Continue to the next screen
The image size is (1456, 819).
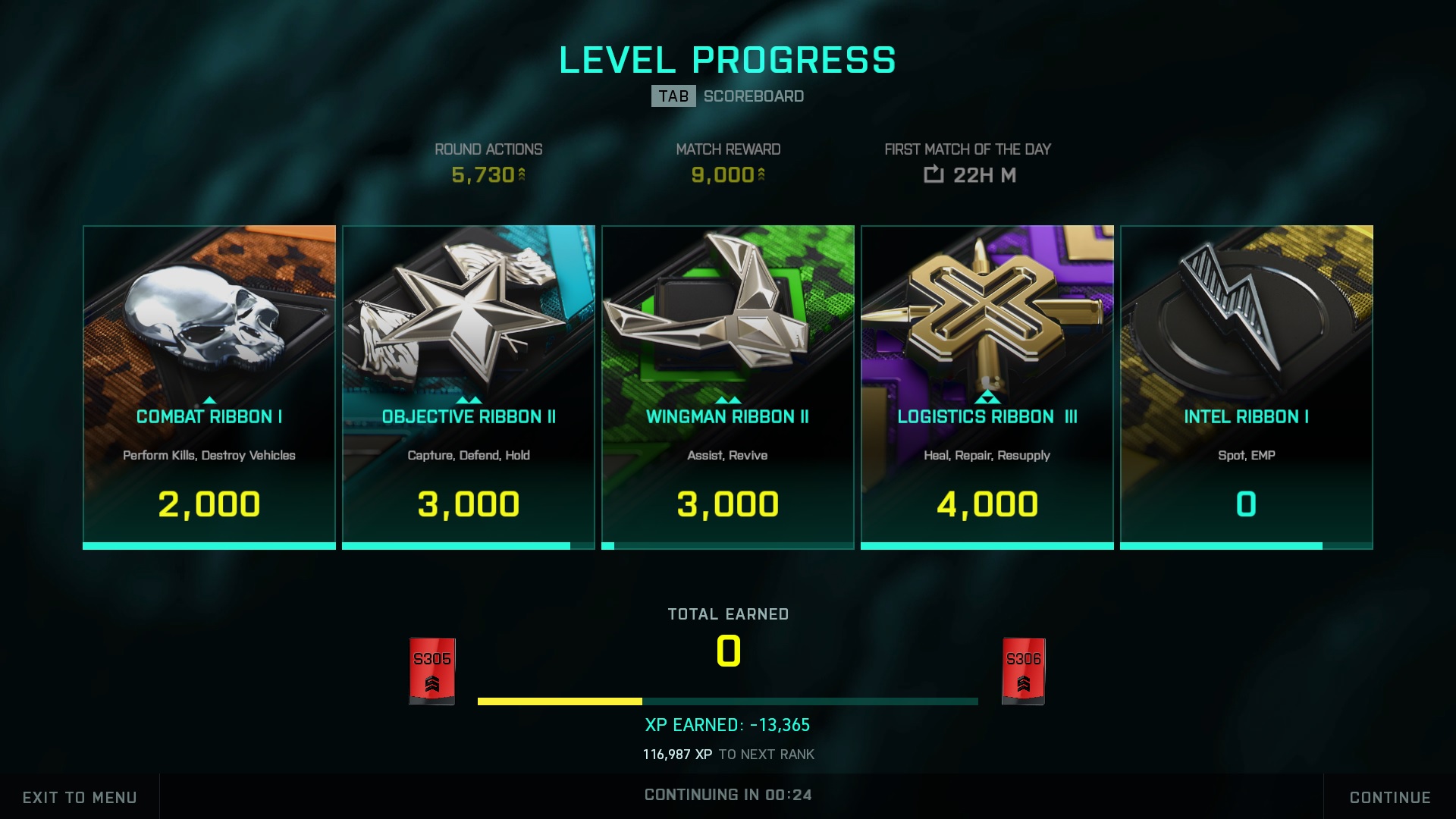click(x=1389, y=797)
